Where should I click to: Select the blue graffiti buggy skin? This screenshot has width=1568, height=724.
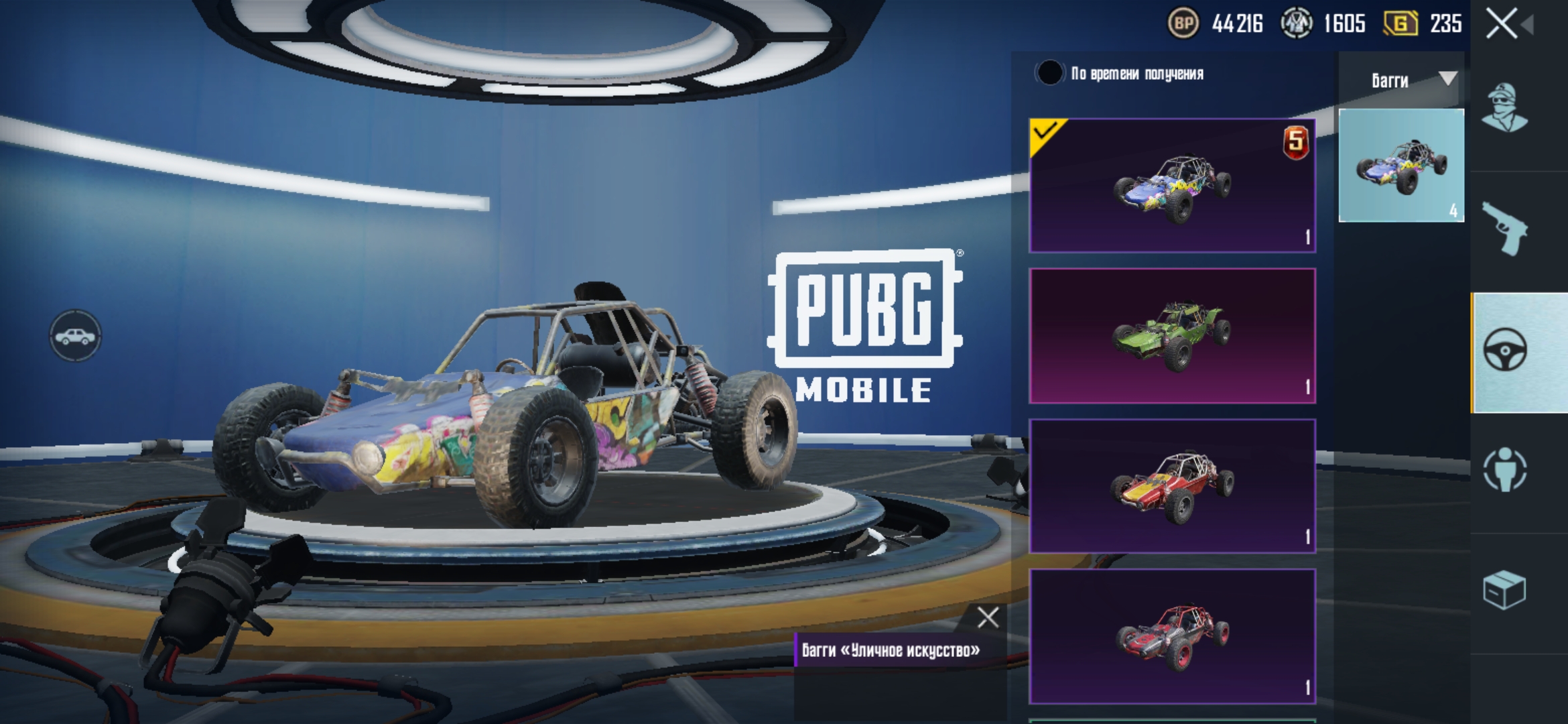tap(1172, 186)
